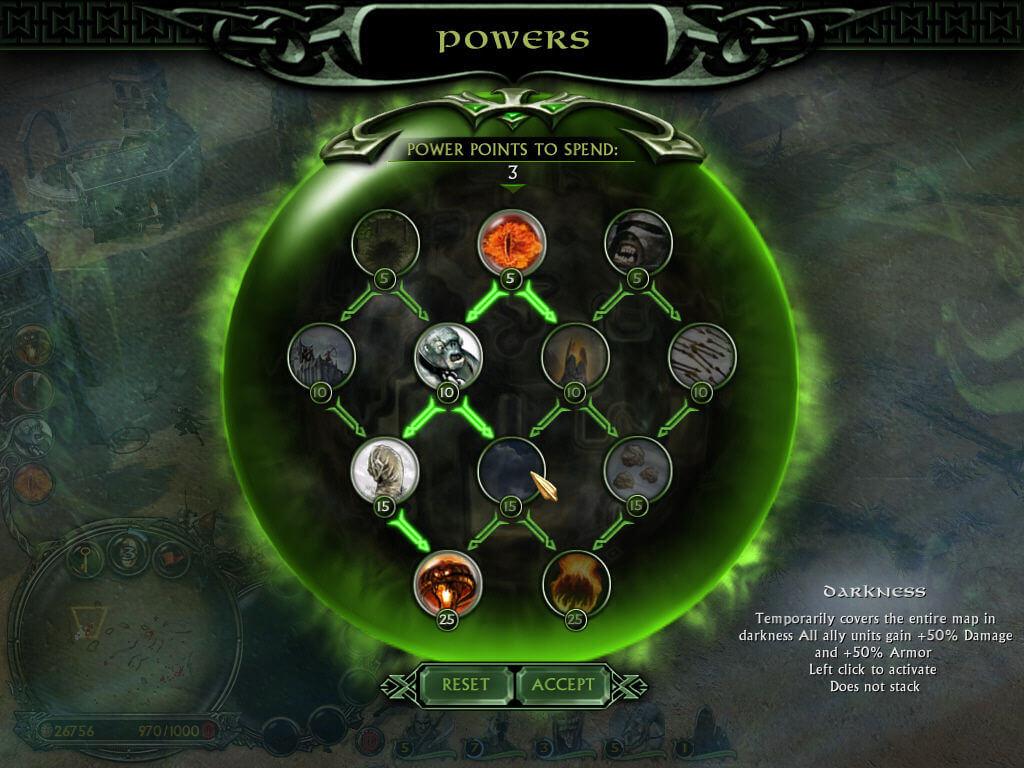The width and height of the screenshot is (1024, 768).
Task: Select the grey troll power icon
Action: coord(448,356)
